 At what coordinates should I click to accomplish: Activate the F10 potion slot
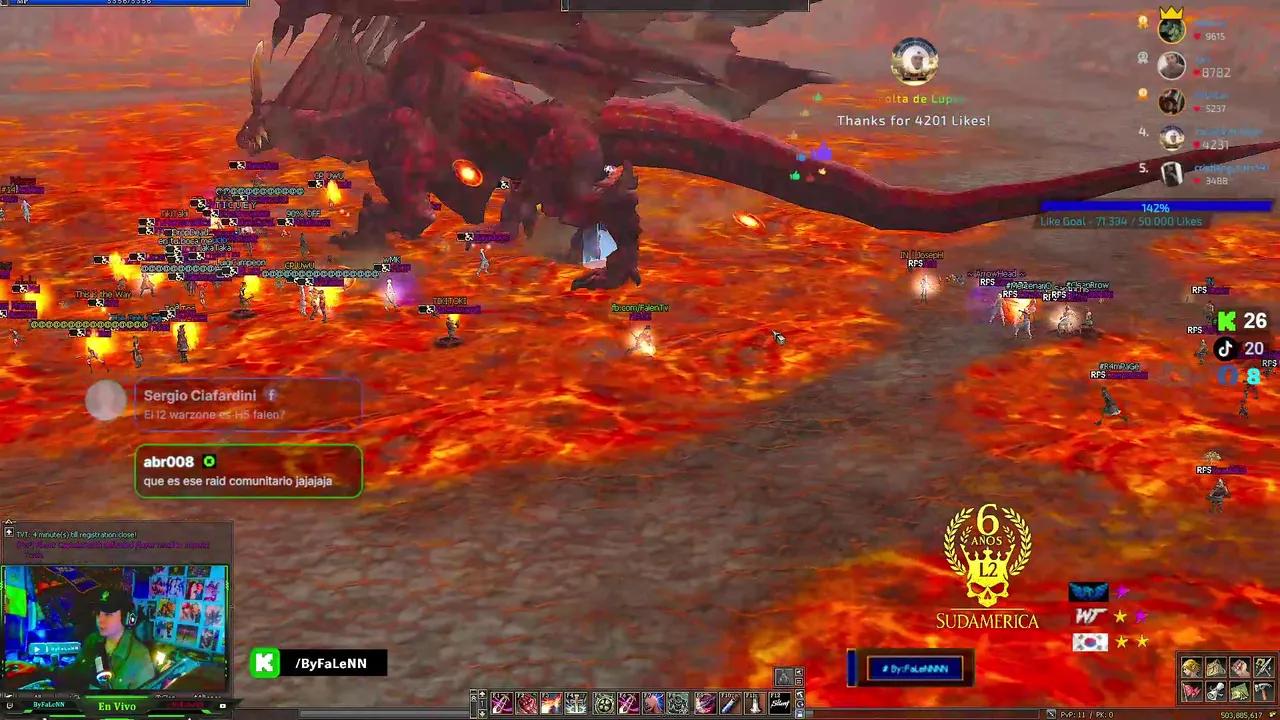click(x=727, y=703)
